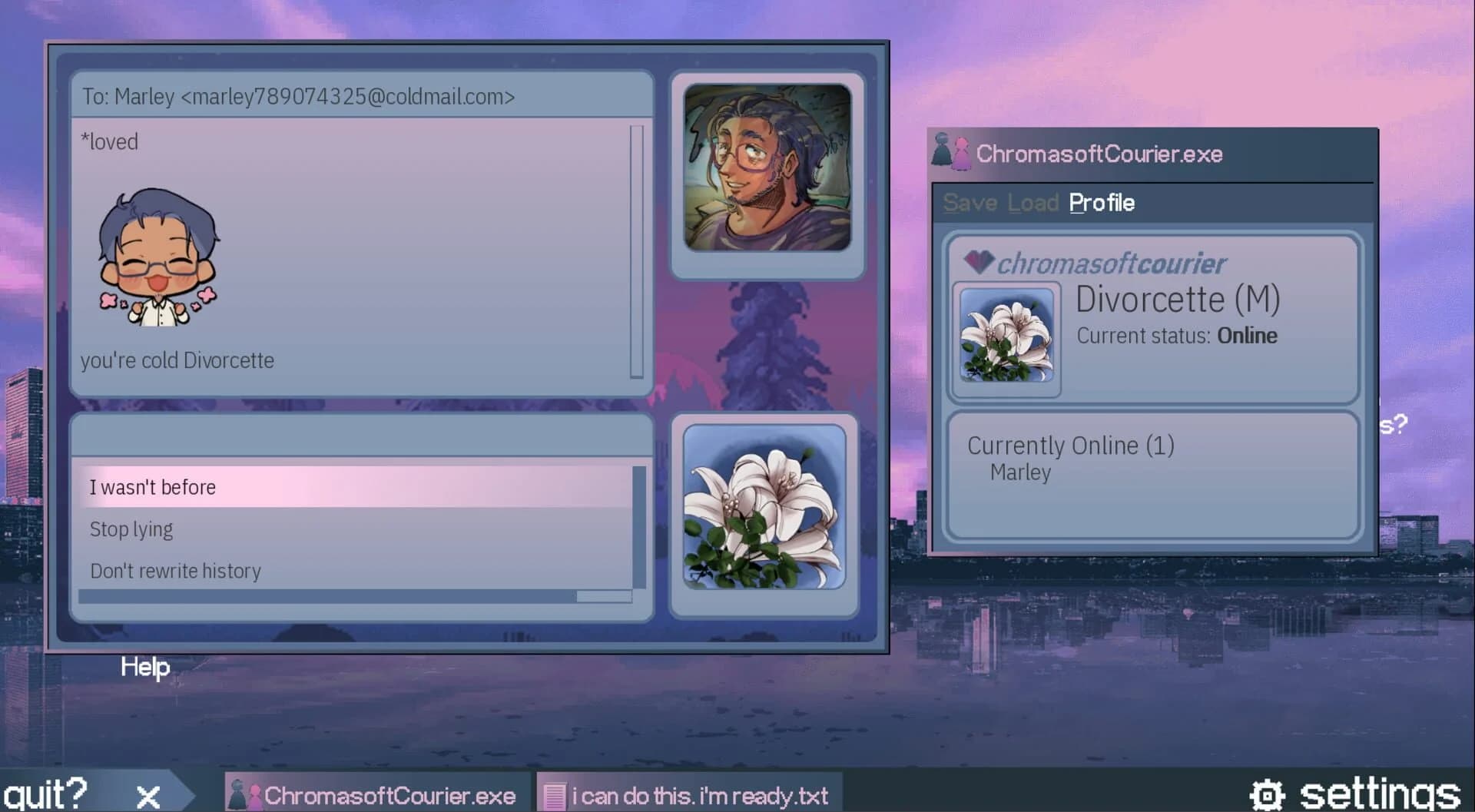Screen dimensions: 1475x812
Task: Click Marley's profile portrait
Action: coord(767,168)
